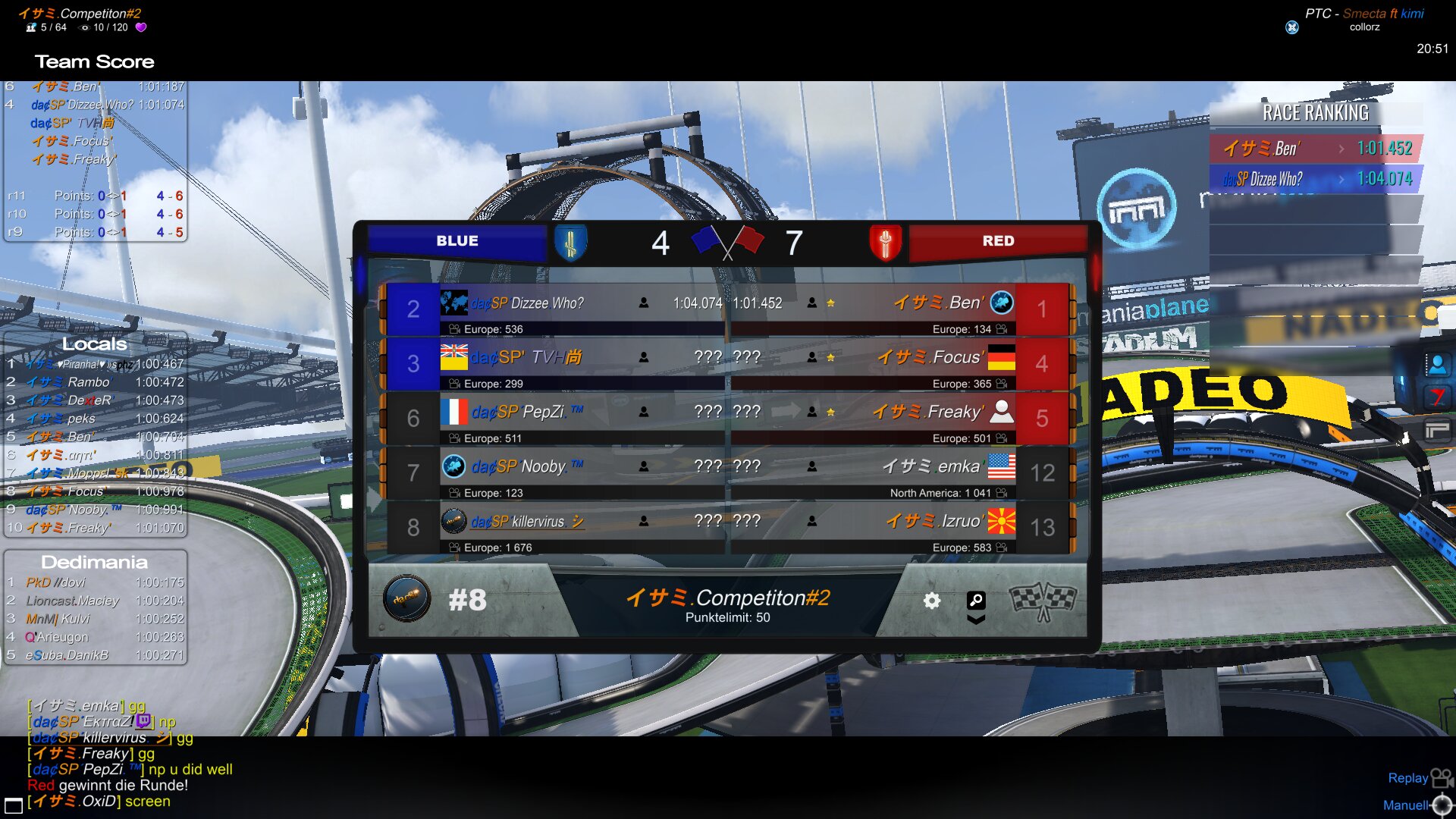Open the Dedimania records panel

pyautogui.click(x=95, y=562)
